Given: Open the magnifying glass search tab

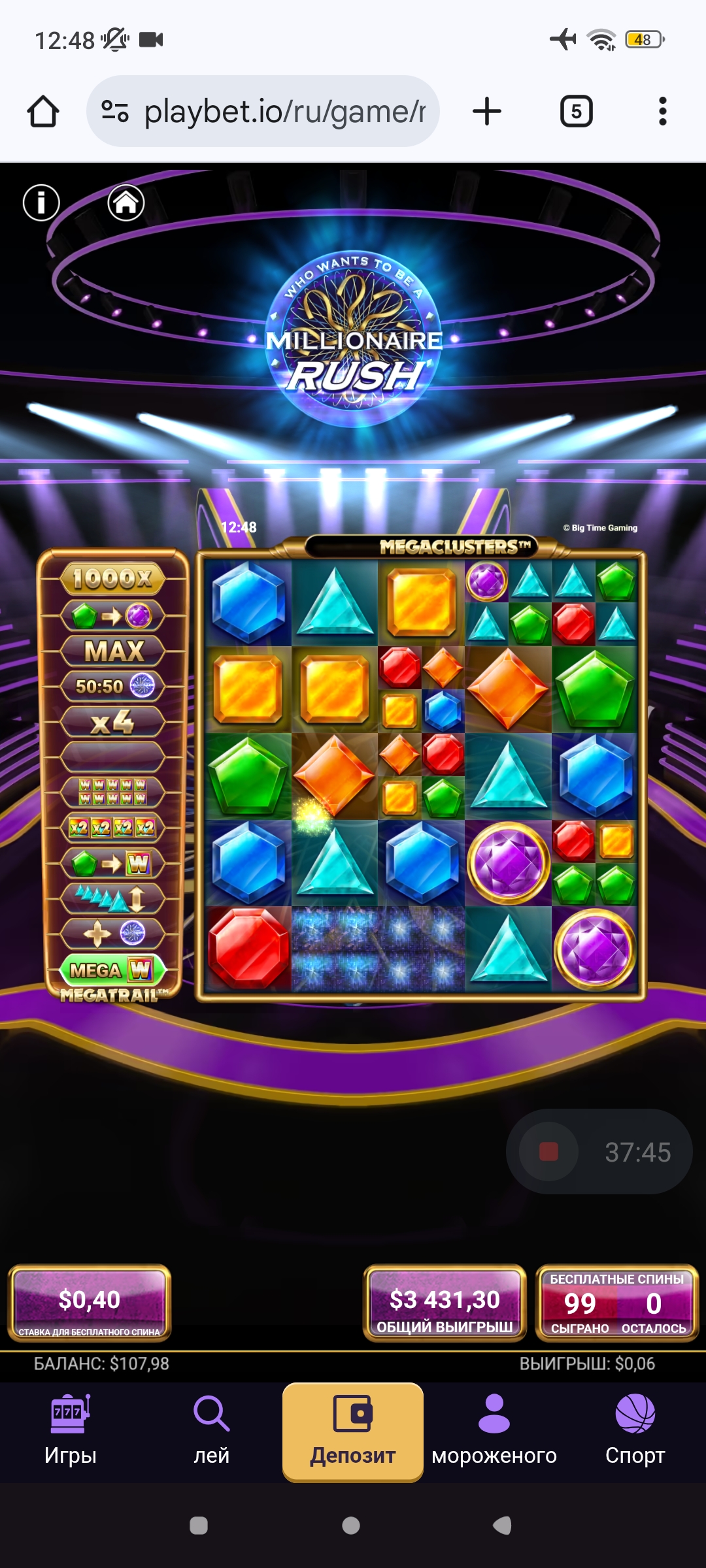Looking at the screenshot, I should point(212,1431).
